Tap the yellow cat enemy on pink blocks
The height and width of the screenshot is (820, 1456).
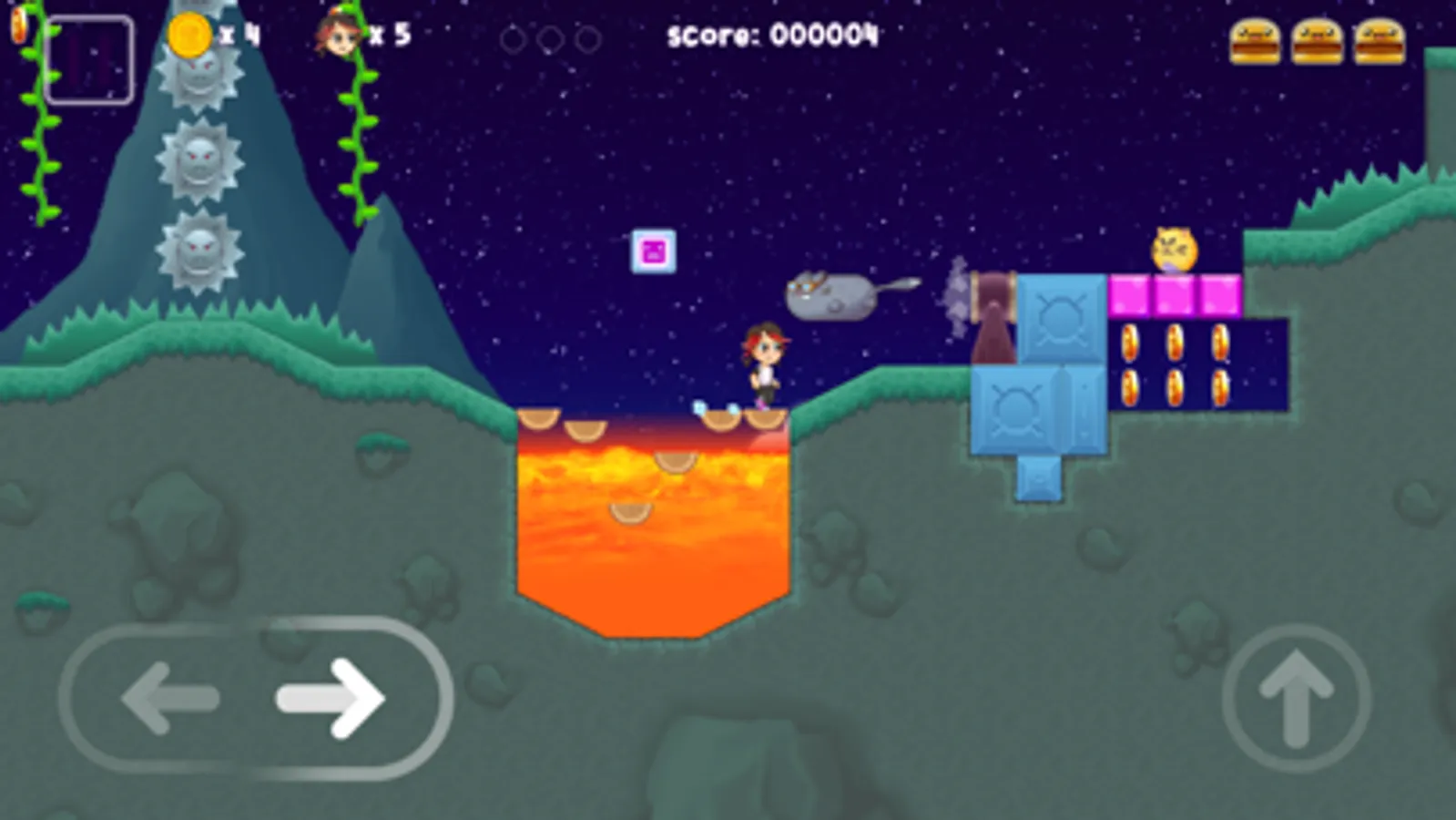[x=1173, y=247]
